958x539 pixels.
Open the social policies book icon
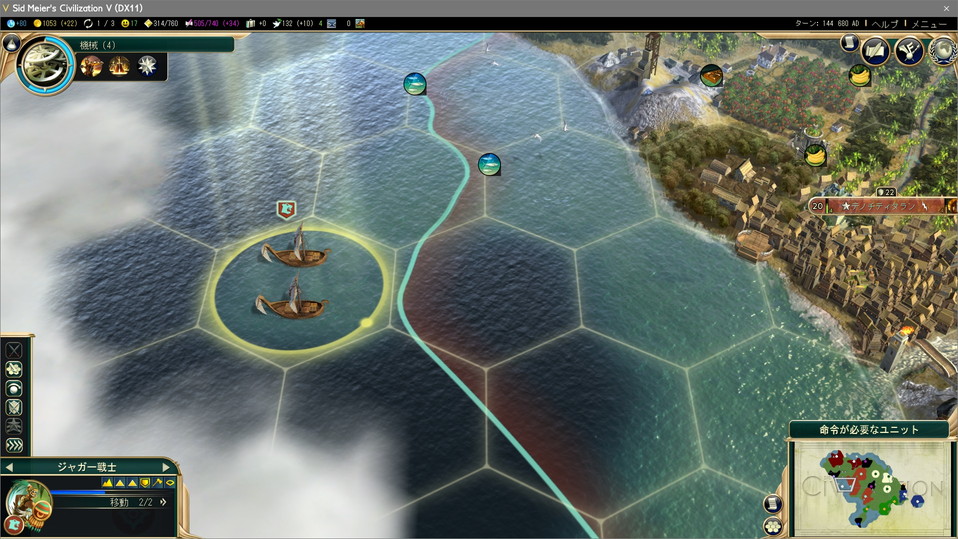coord(876,50)
